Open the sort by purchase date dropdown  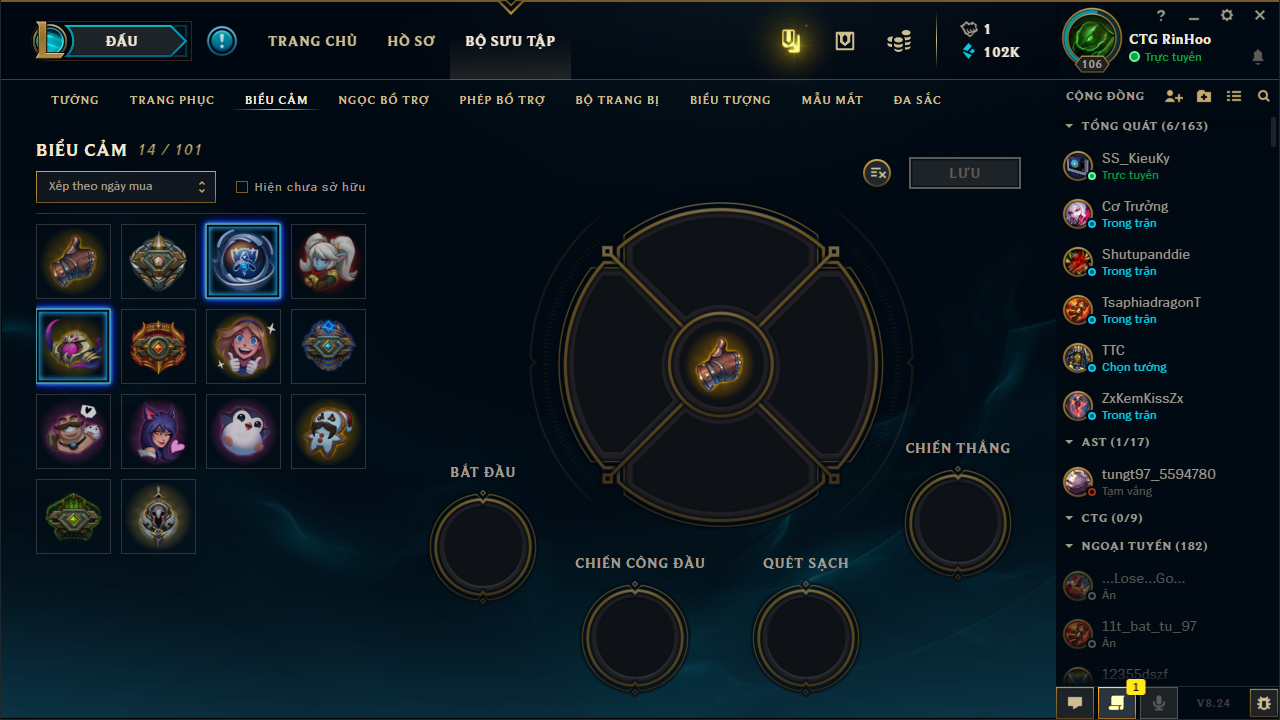(126, 187)
